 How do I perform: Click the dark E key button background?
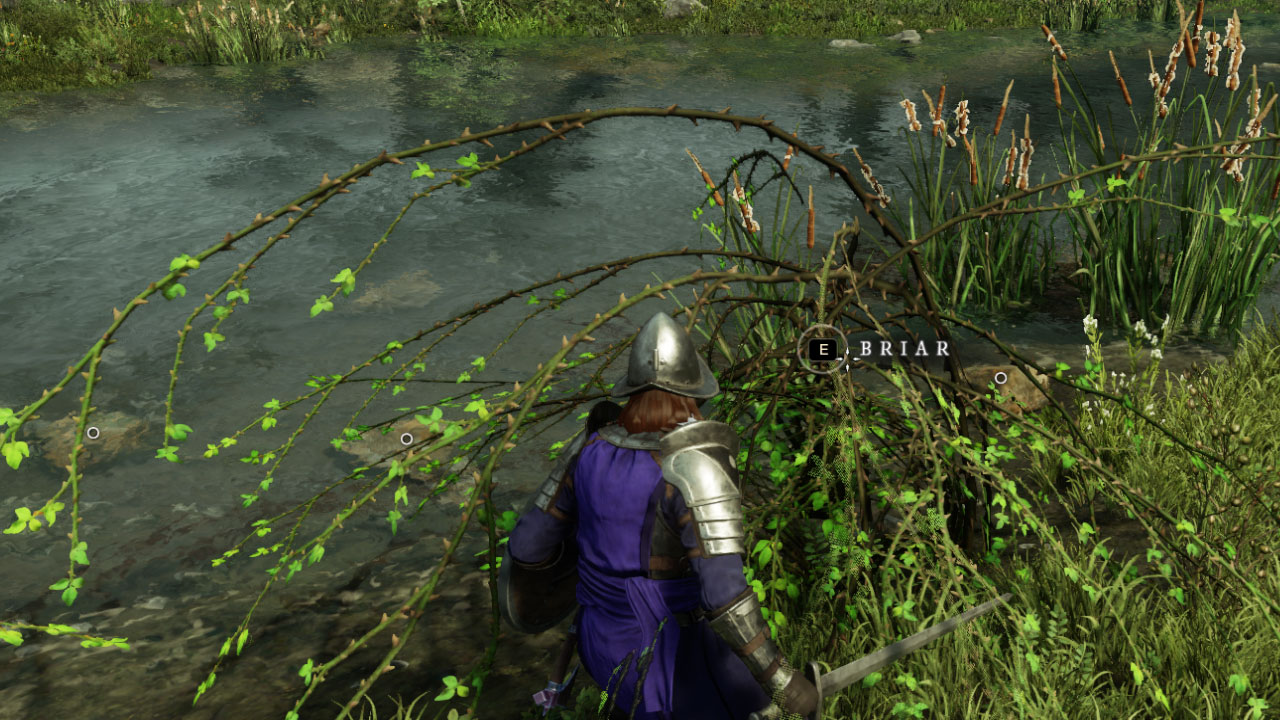(823, 350)
